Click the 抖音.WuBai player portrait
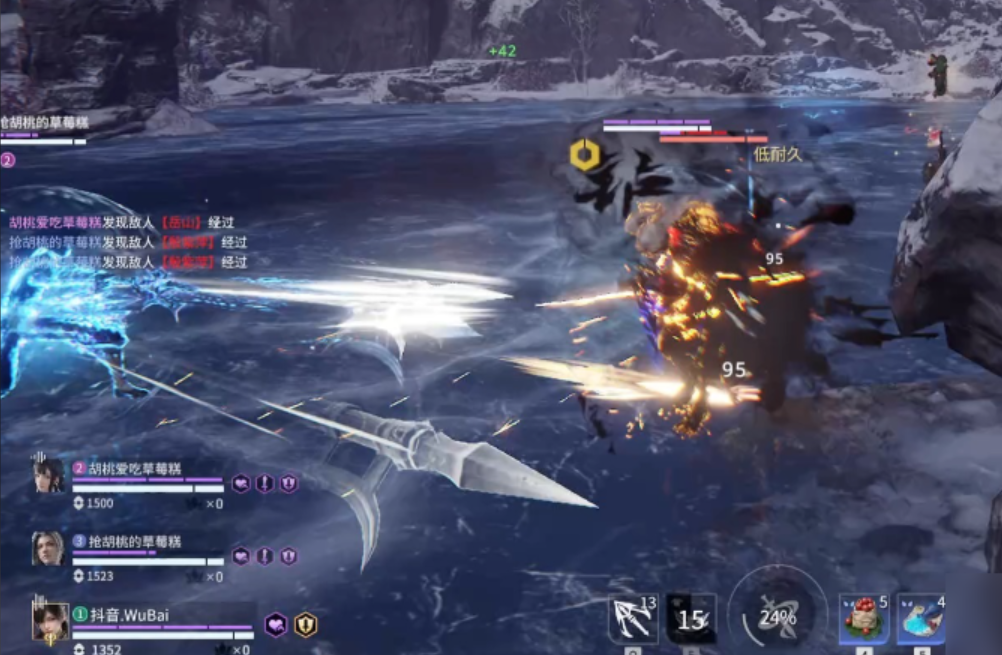The width and height of the screenshot is (1002, 655). coord(50,622)
